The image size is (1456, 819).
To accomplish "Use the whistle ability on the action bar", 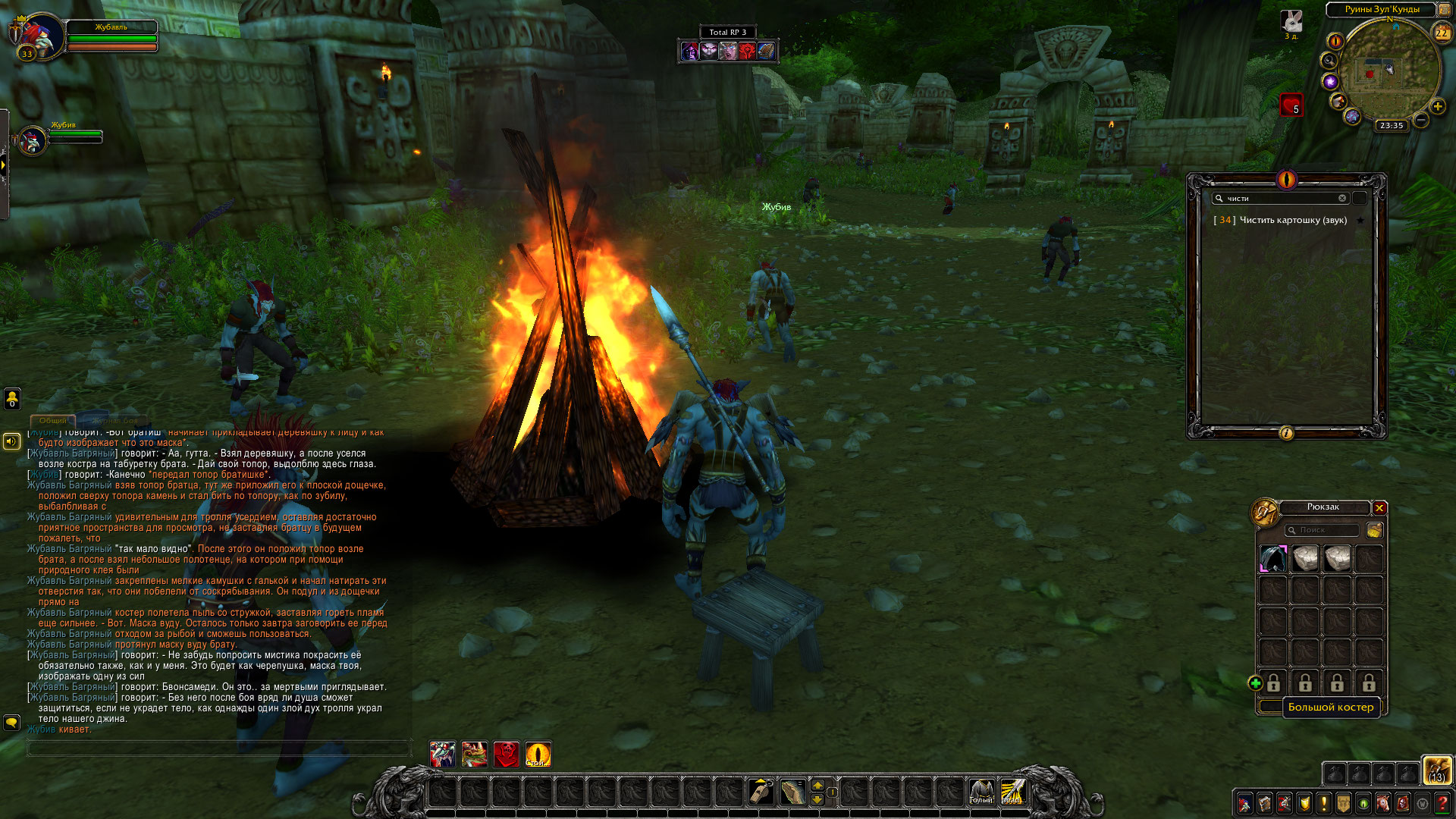I will pyautogui.click(x=761, y=792).
